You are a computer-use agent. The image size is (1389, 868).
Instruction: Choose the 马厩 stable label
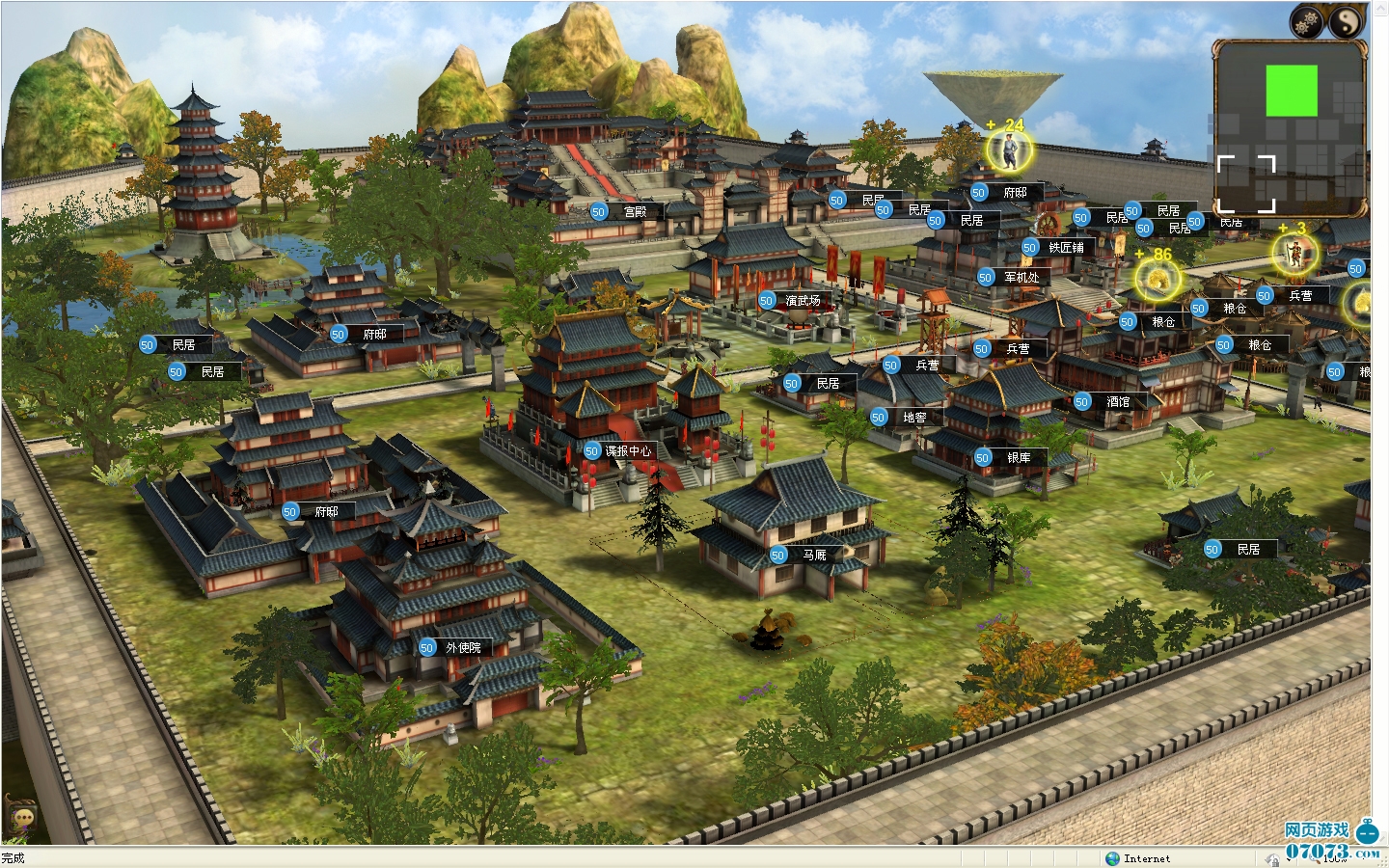pos(813,556)
